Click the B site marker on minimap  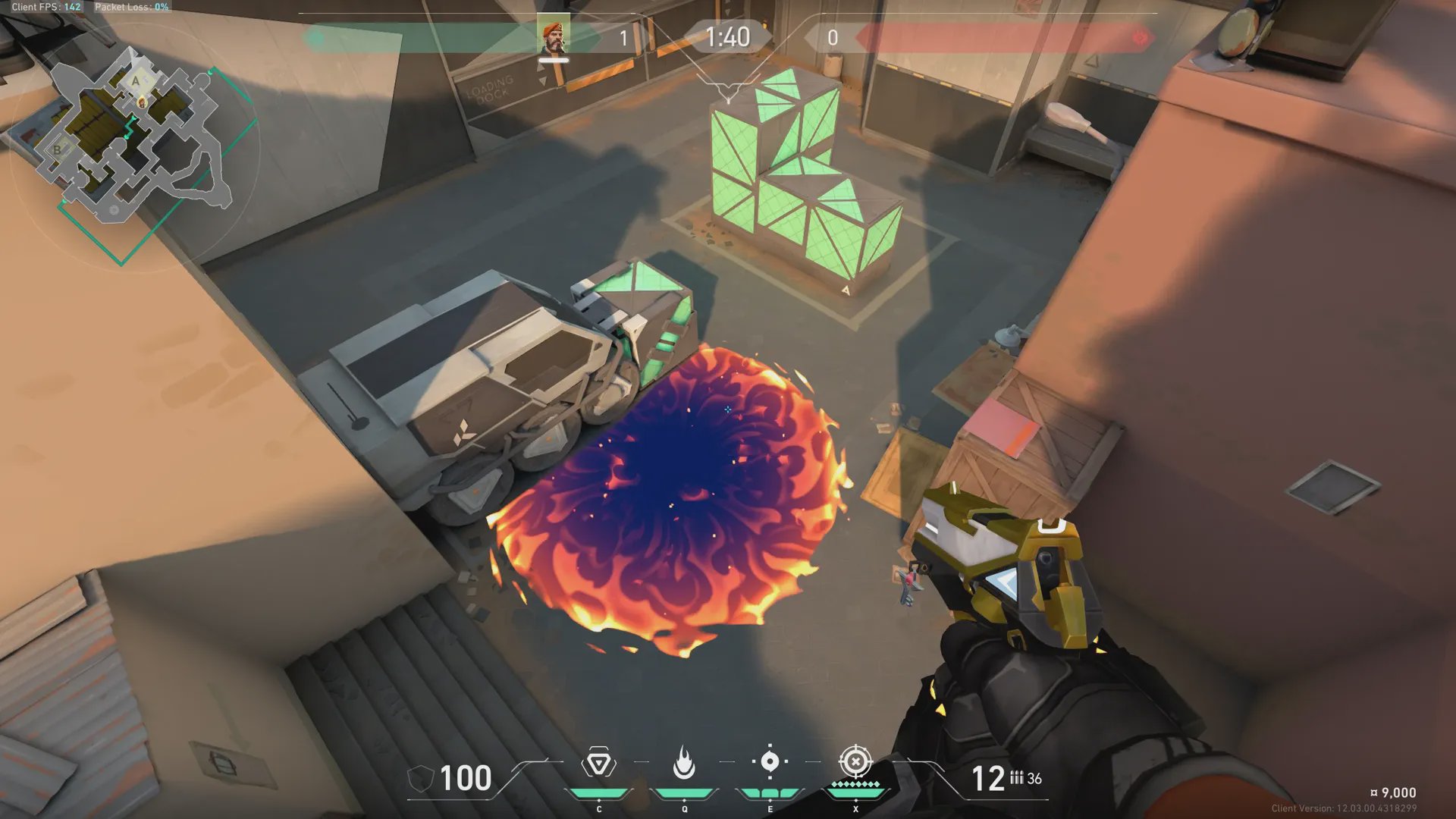click(57, 149)
